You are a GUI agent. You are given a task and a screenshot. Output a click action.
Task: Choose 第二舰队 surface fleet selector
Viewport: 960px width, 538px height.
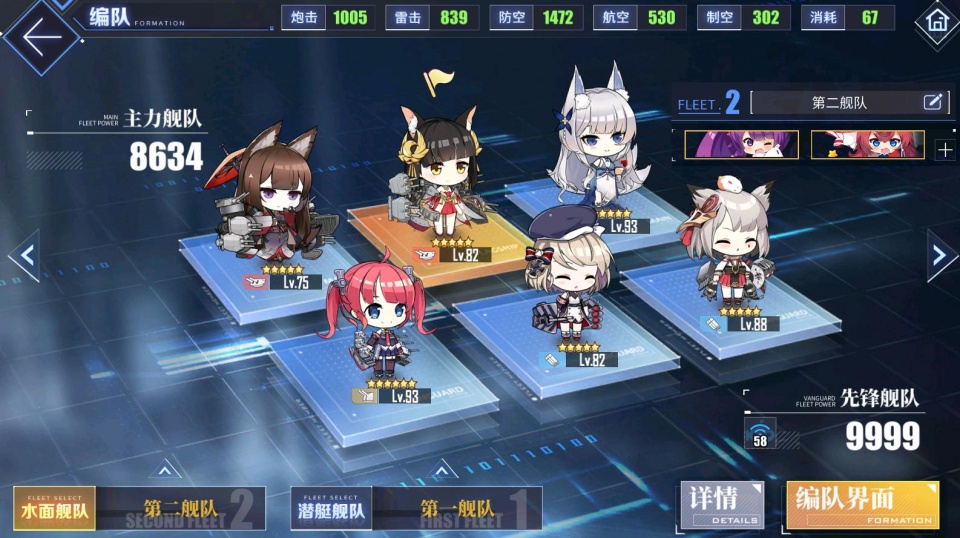tap(181, 508)
